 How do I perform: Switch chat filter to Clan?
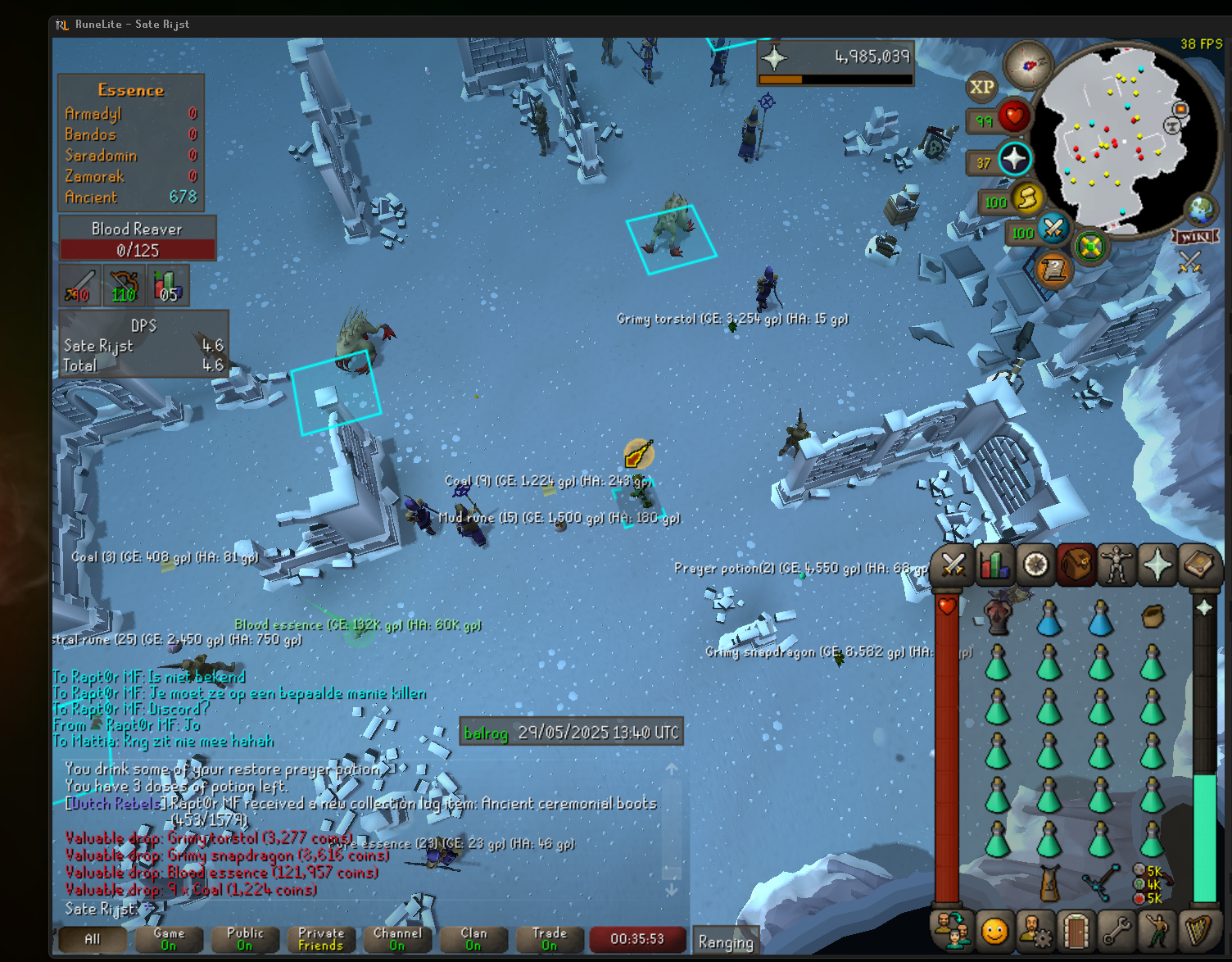pos(473,939)
